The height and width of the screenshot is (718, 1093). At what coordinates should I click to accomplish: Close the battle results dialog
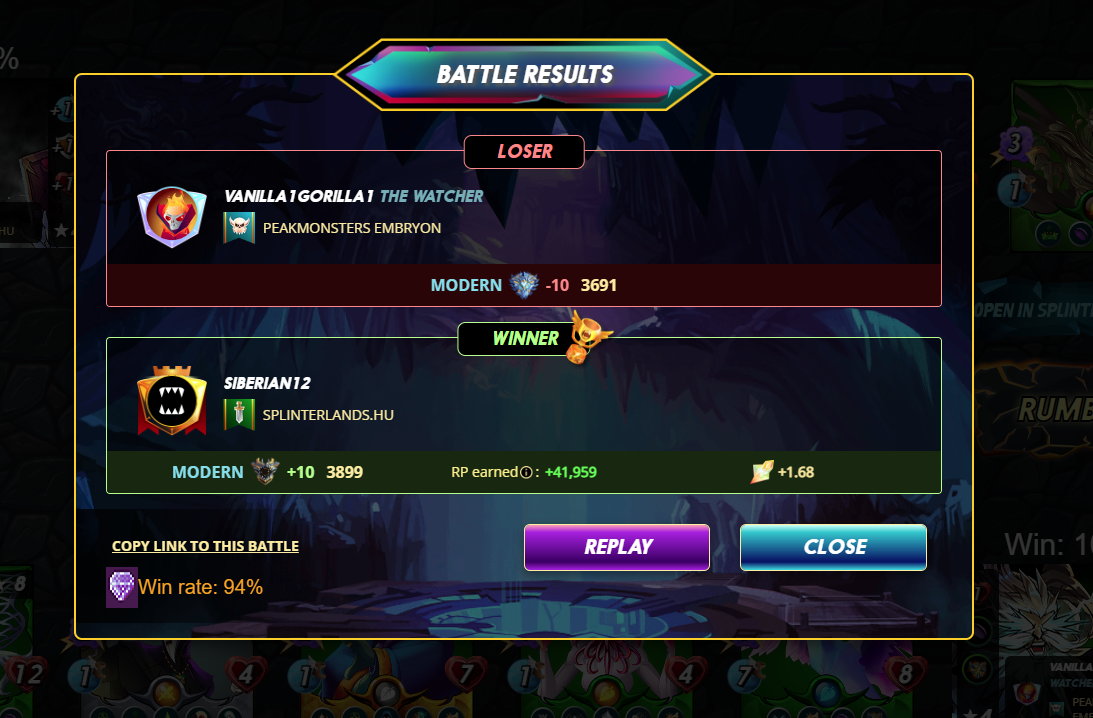(x=833, y=547)
